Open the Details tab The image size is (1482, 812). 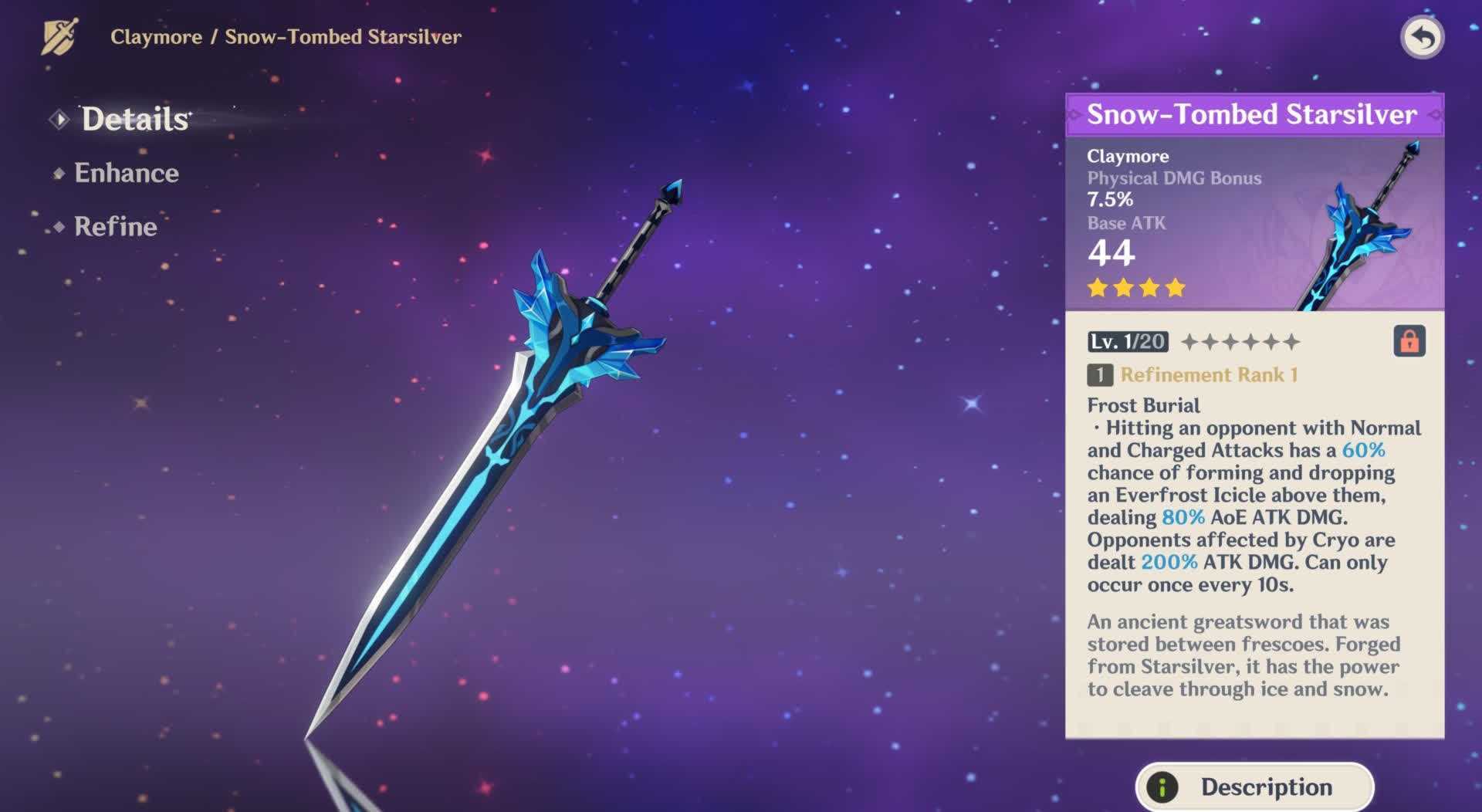(135, 120)
